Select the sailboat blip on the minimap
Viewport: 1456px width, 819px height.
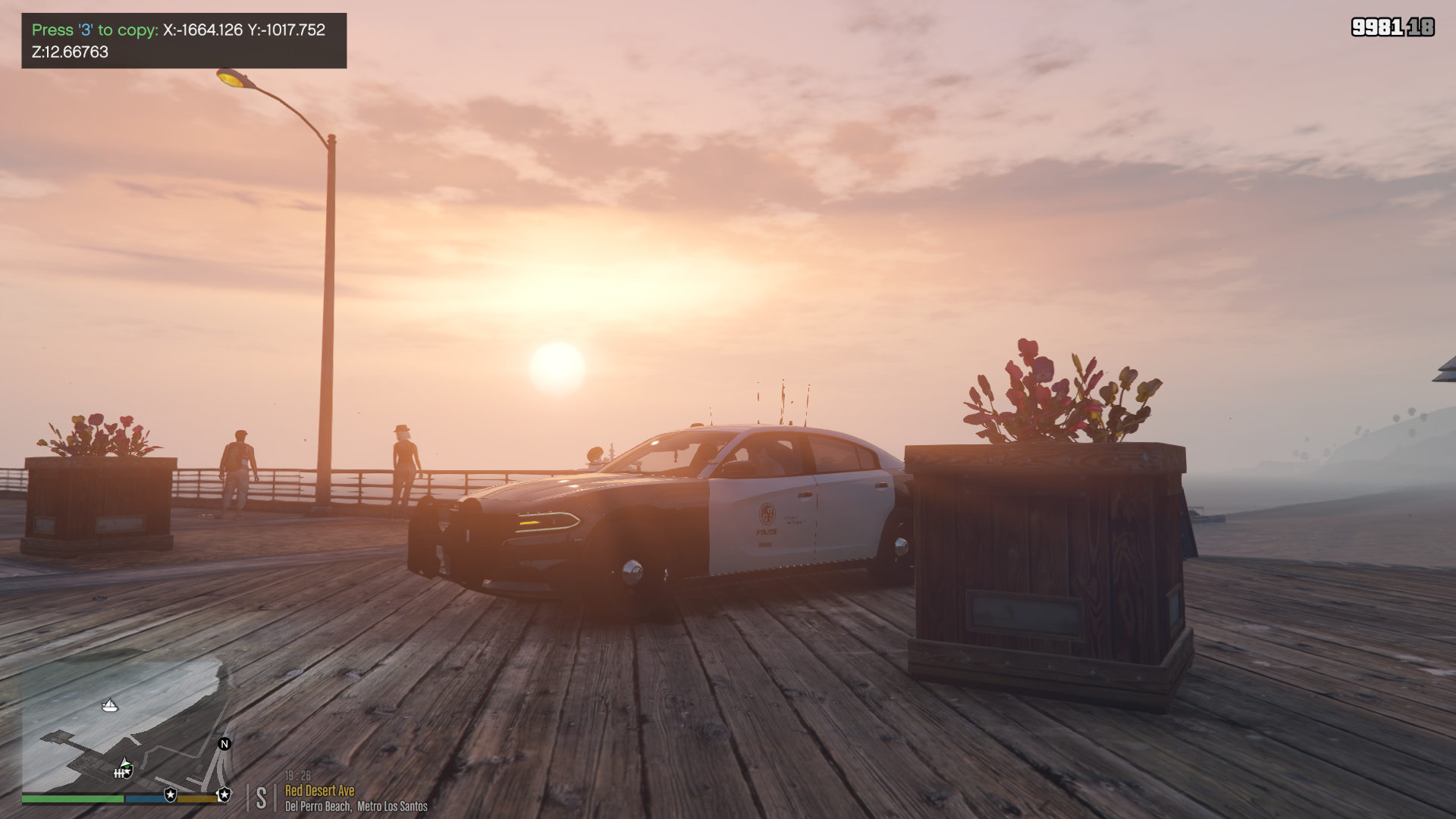click(x=110, y=706)
